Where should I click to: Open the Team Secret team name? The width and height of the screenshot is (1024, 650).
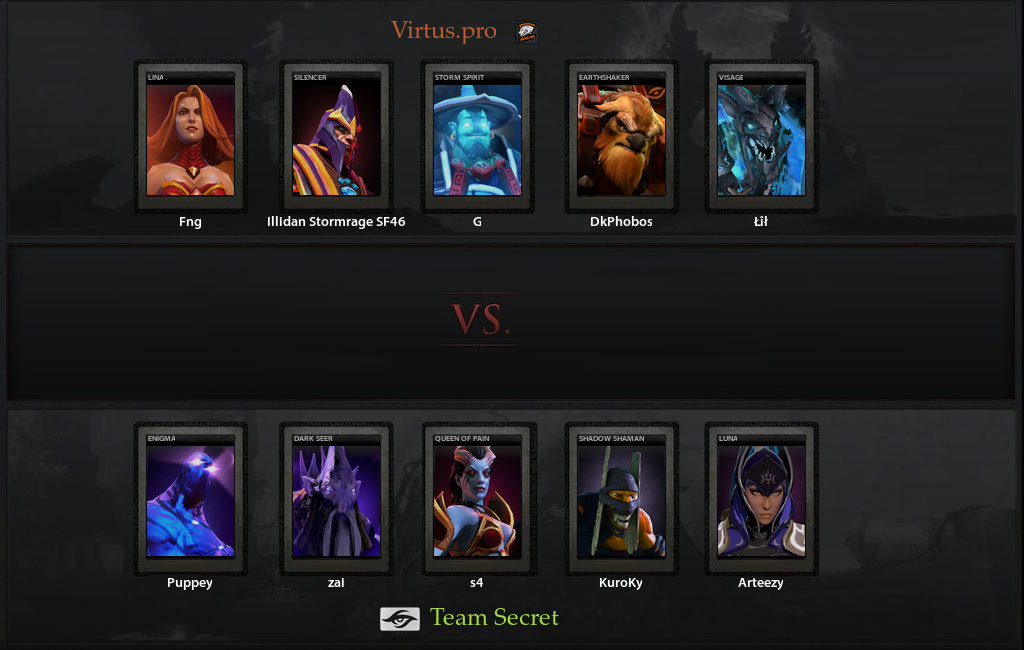[x=494, y=618]
